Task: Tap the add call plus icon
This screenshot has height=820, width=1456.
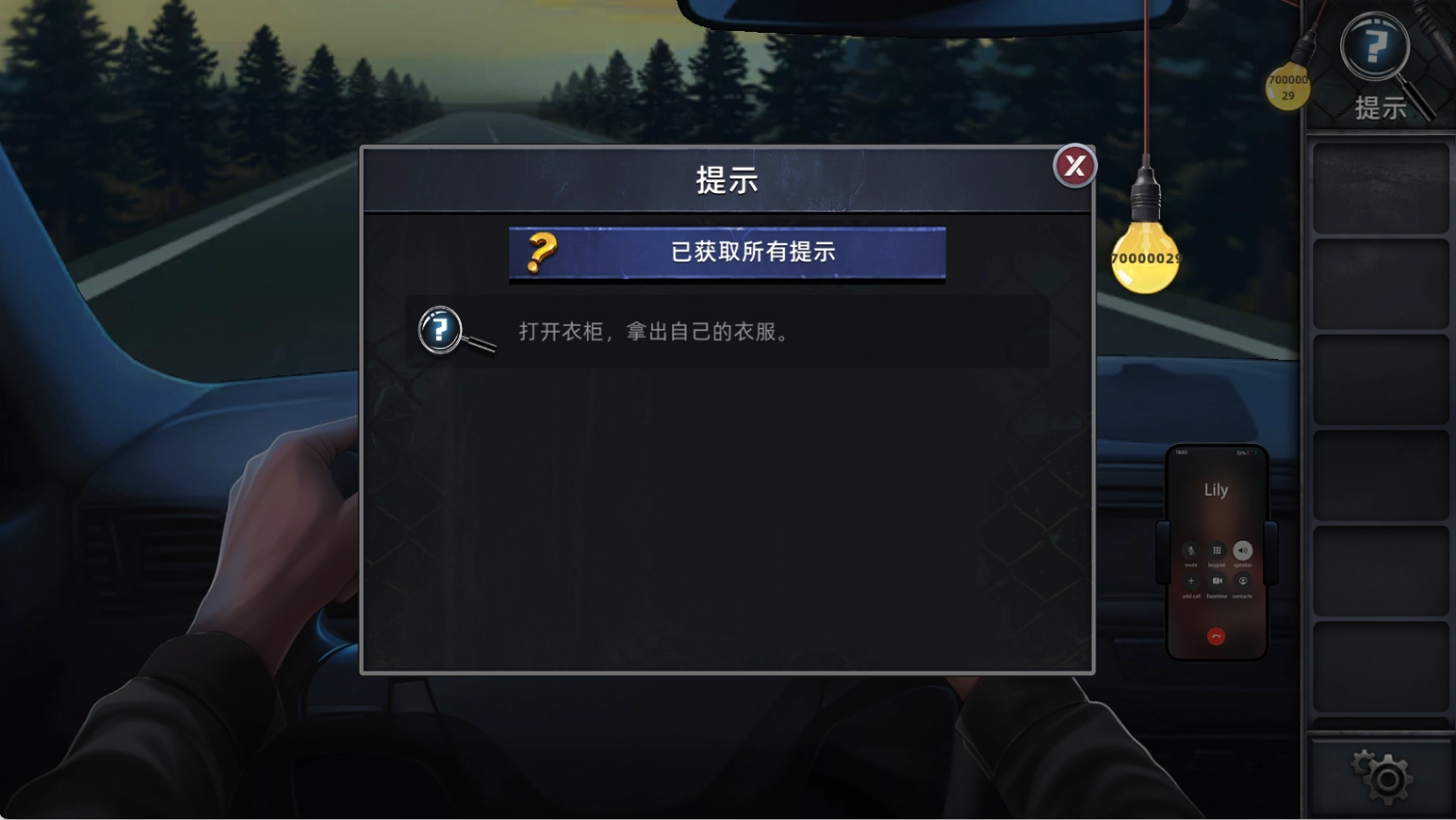Action: (1192, 580)
